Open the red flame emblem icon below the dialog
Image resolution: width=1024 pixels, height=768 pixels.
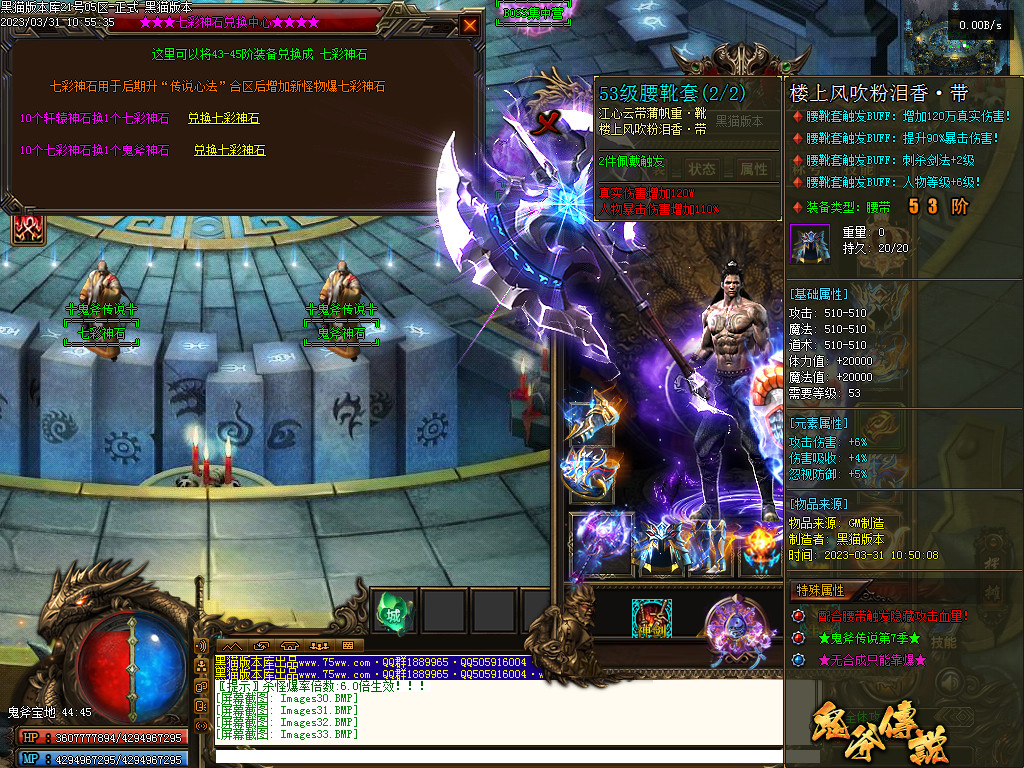point(27,227)
